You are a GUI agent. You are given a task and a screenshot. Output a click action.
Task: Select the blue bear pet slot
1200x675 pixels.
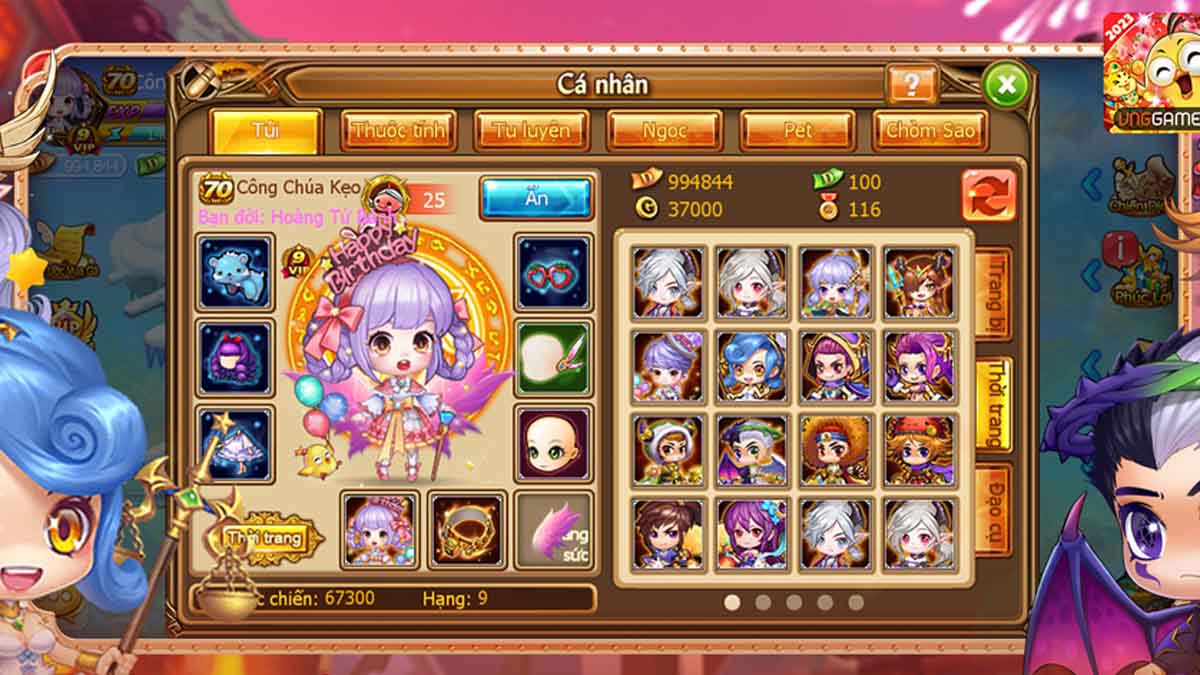(235, 272)
